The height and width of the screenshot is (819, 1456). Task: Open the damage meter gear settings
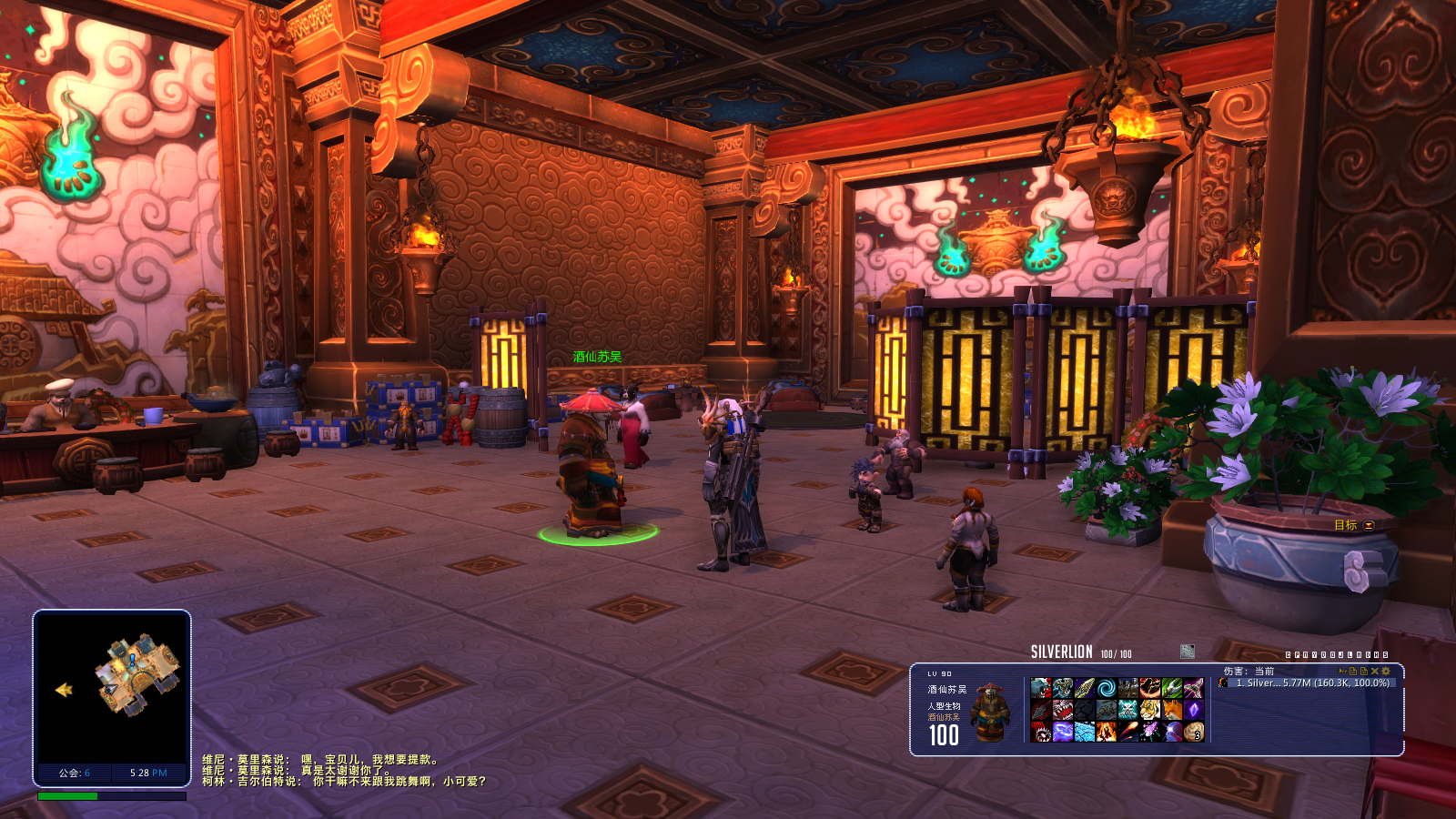point(1386,672)
